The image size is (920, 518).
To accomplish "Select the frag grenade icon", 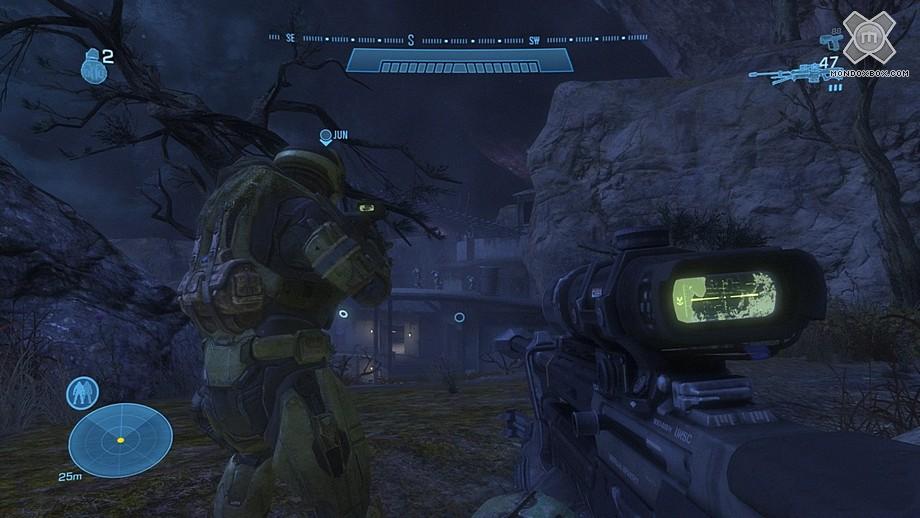I will click(90, 66).
